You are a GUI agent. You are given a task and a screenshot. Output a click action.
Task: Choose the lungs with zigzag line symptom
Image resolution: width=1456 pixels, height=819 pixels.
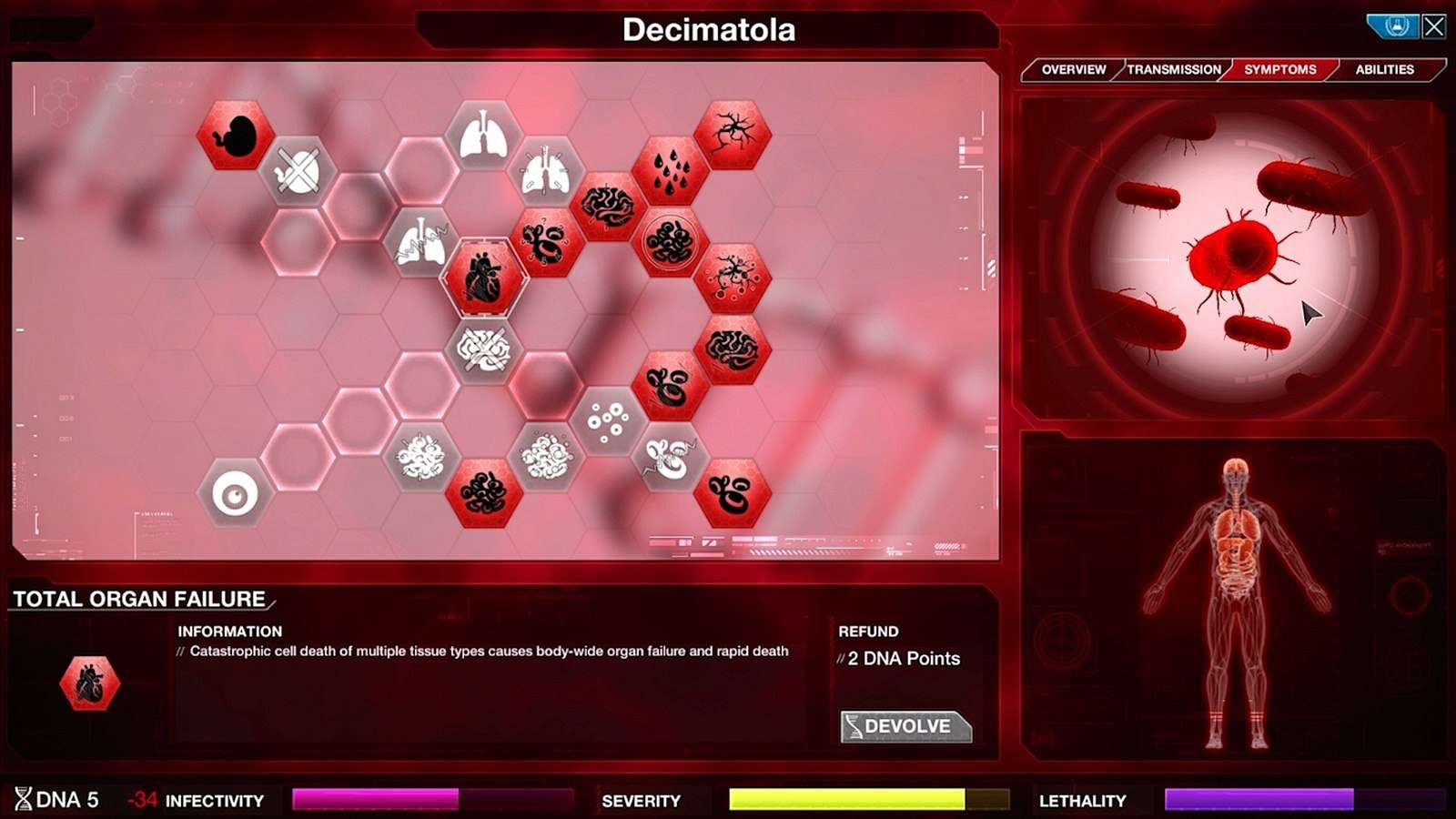(x=420, y=244)
